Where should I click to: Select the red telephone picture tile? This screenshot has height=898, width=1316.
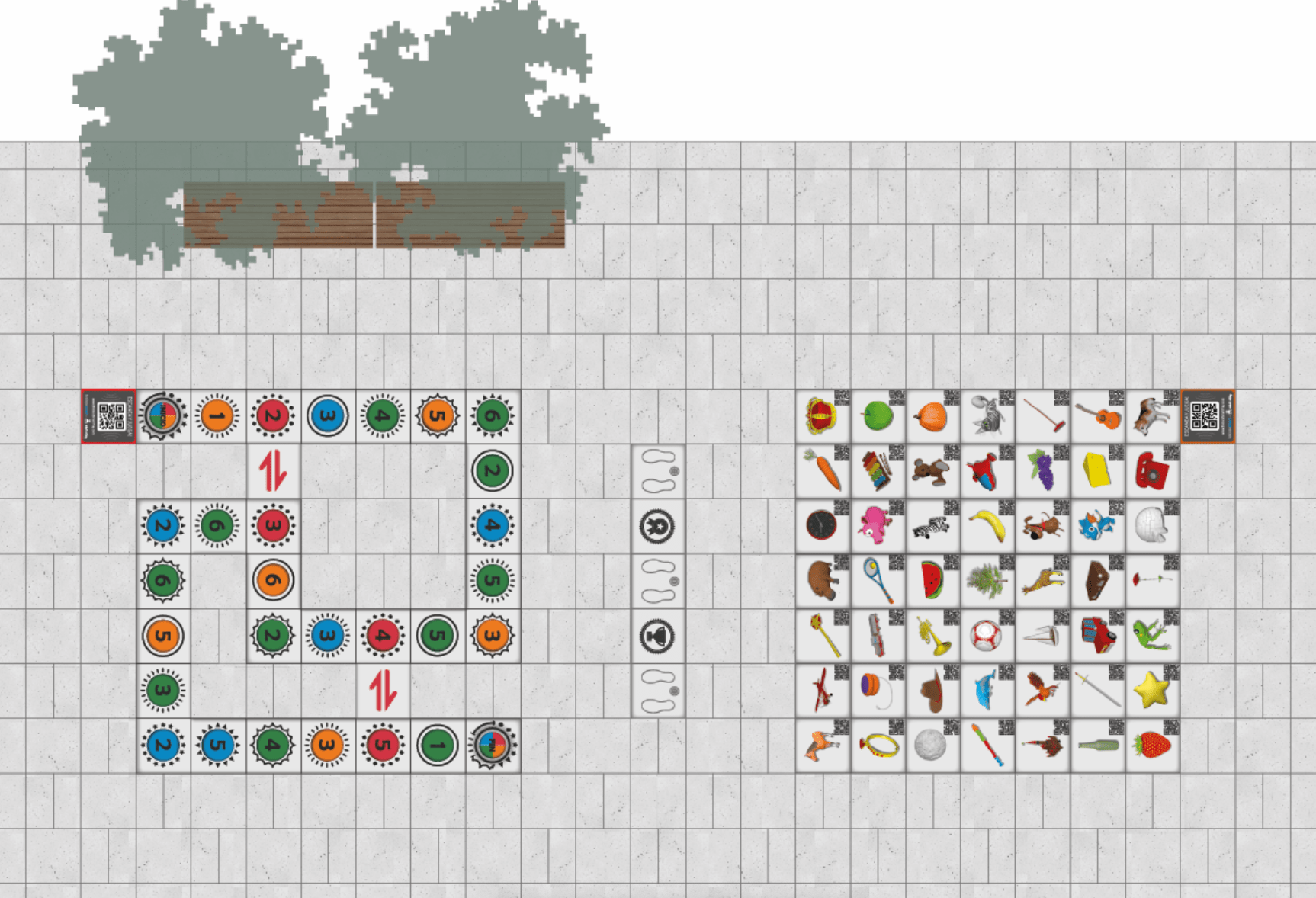click(x=1151, y=470)
